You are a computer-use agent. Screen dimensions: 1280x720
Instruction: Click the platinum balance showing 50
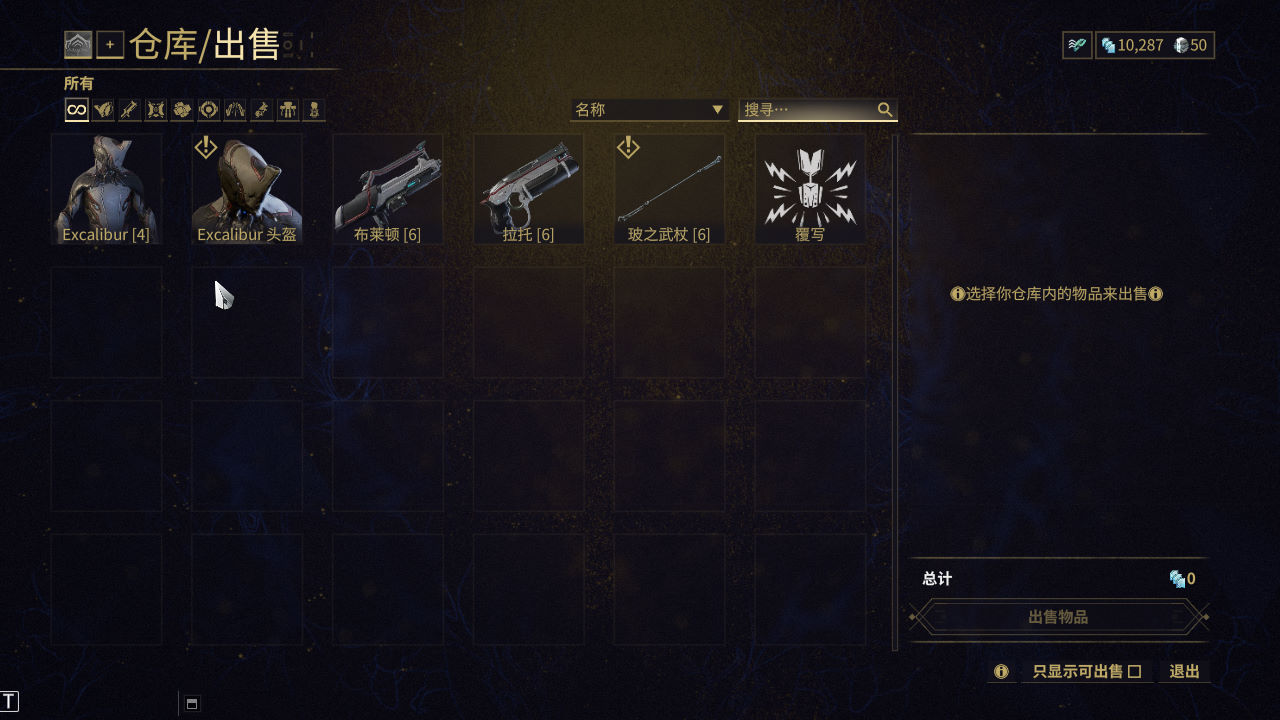(1190, 45)
